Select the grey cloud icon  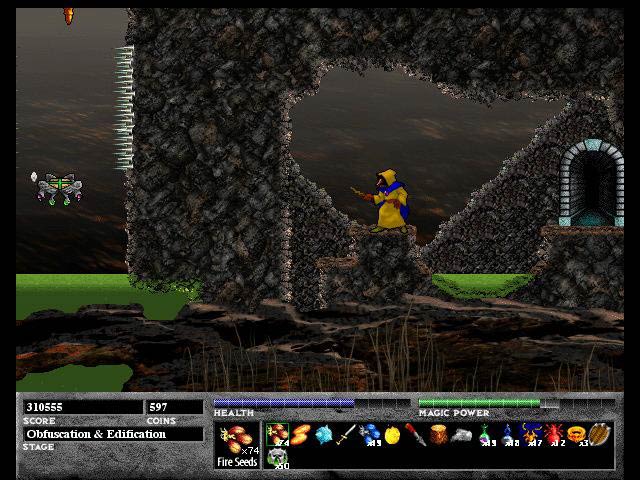click(461, 434)
